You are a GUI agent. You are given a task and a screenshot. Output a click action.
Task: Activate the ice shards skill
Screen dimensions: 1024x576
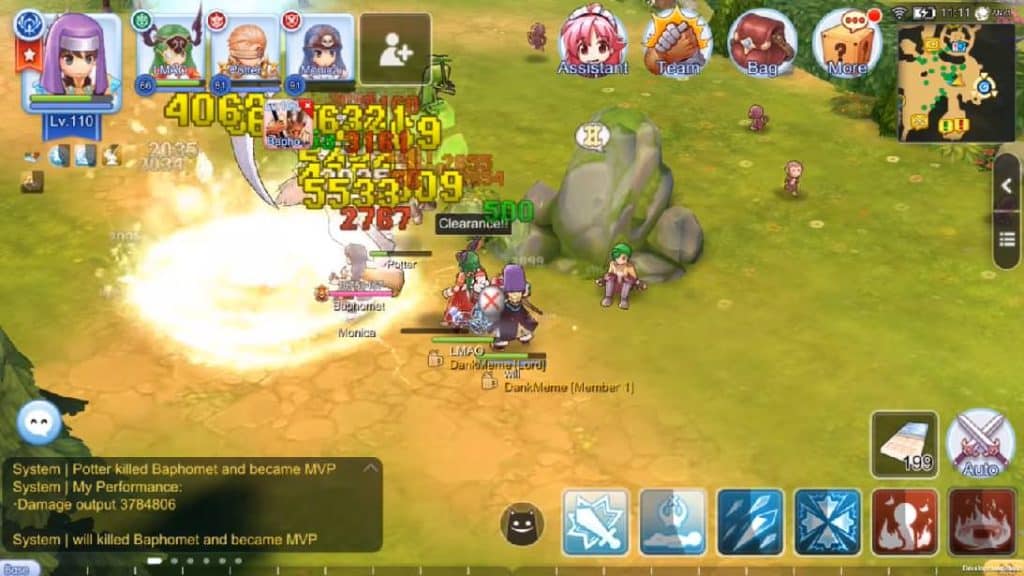(750, 522)
